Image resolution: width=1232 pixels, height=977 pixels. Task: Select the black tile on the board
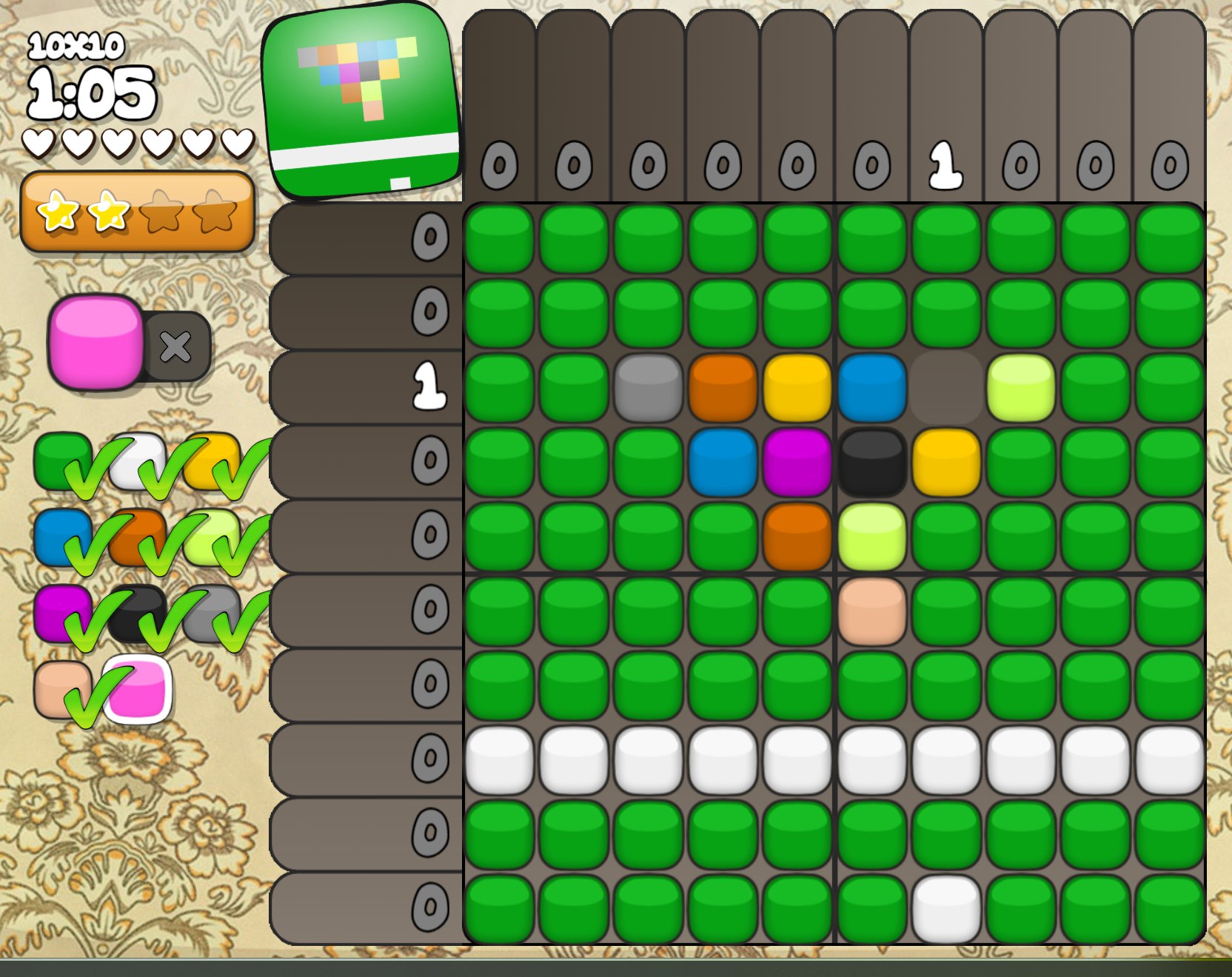tap(872, 462)
